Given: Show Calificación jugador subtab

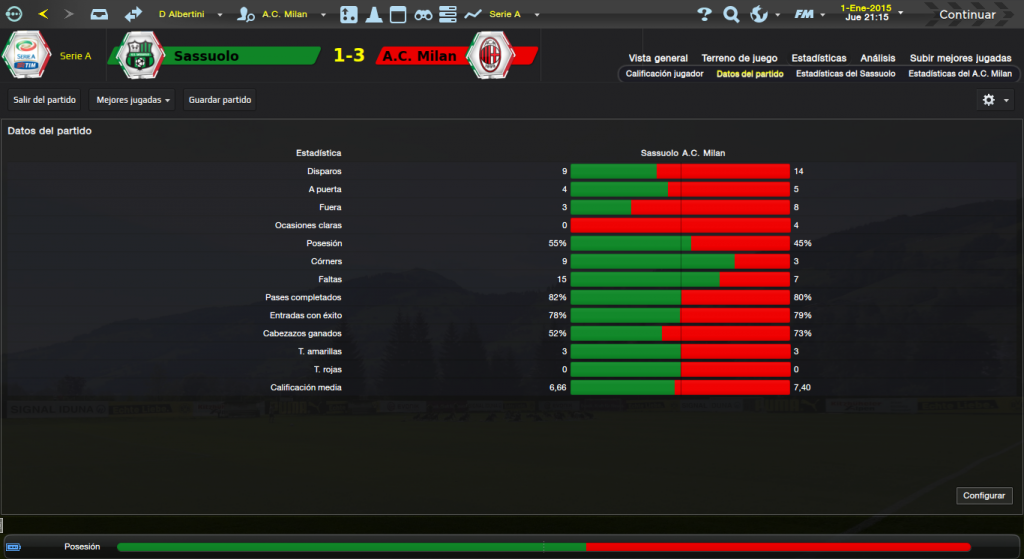Looking at the screenshot, I should coord(665,74).
